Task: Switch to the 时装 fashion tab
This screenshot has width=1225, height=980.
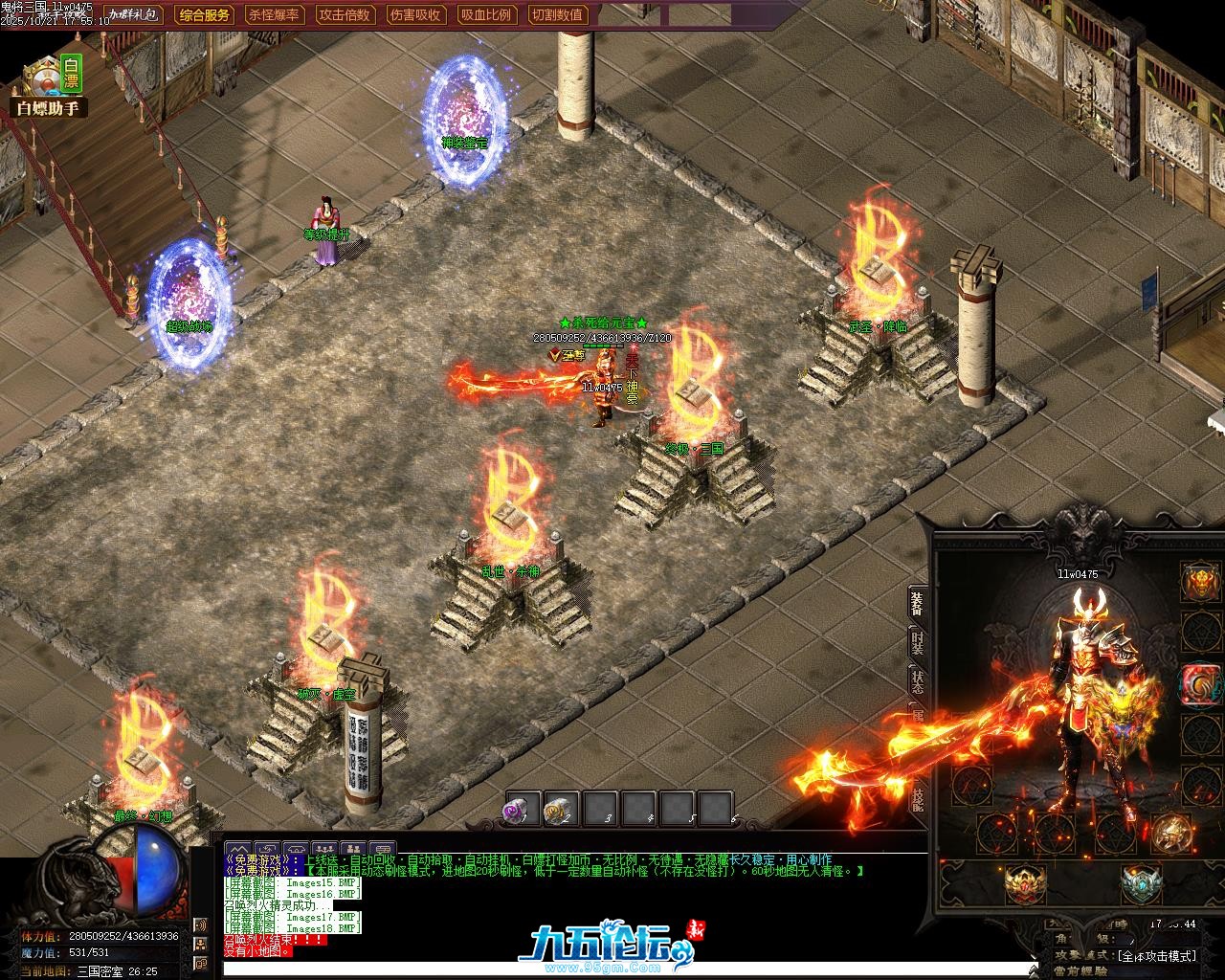Action: pyautogui.click(x=917, y=645)
